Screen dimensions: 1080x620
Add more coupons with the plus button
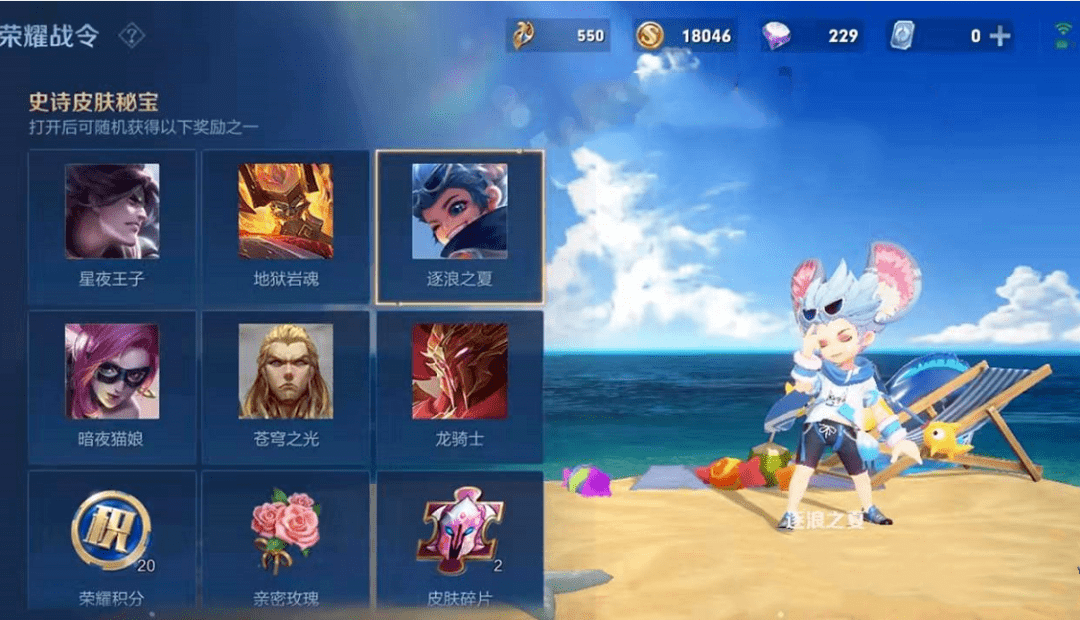[x=1000, y=36]
